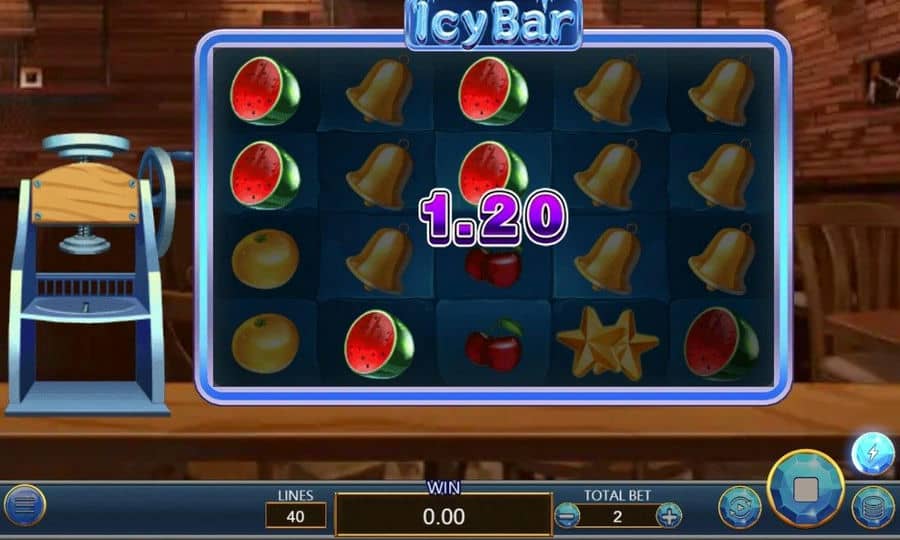900x540 pixels.
Task: Toggle the autoplay spin button
Action: pyautogui.click(x=740, y=507)
